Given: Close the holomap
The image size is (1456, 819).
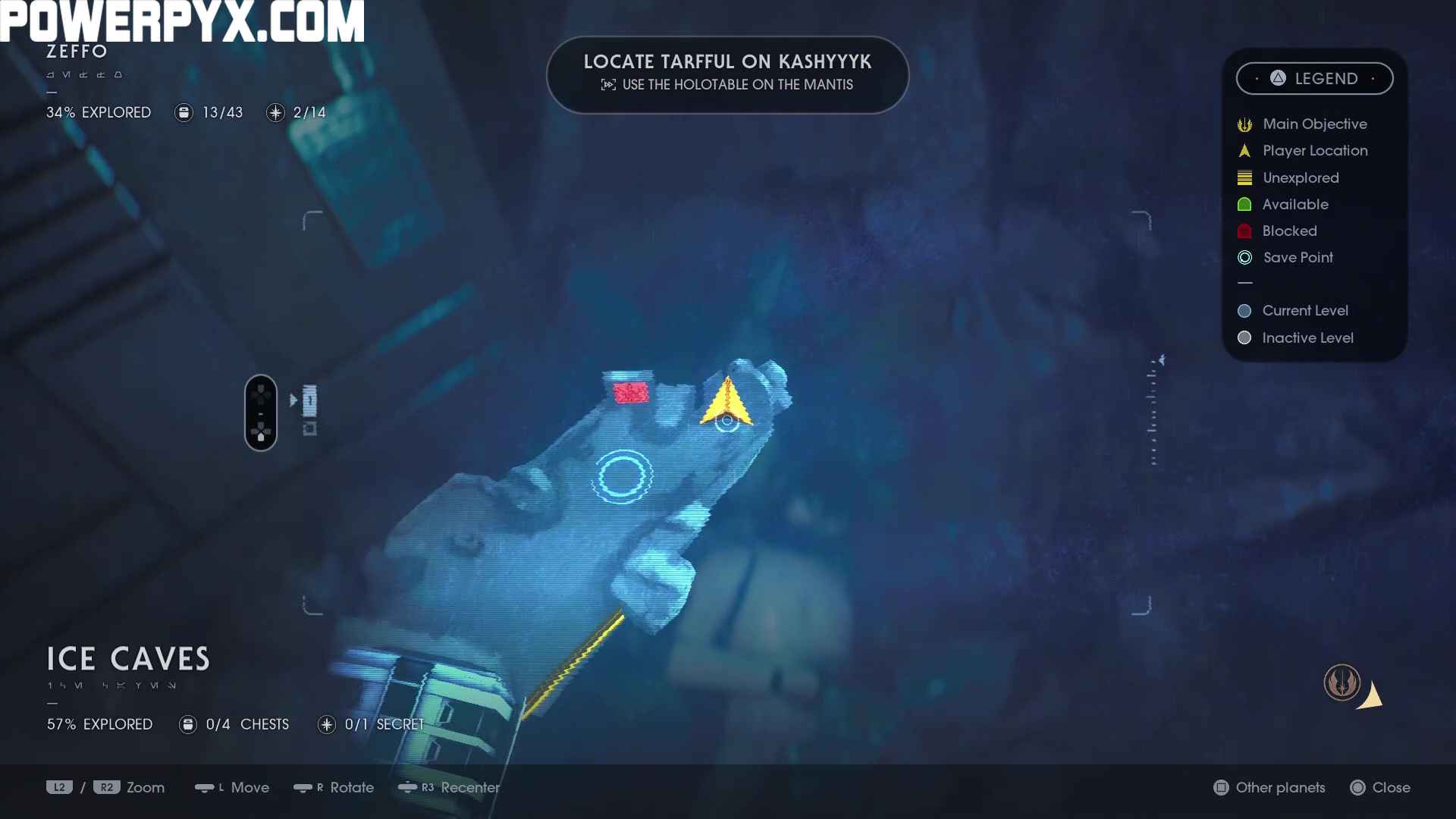Looking at the screenshot, I should point(1381,788).
